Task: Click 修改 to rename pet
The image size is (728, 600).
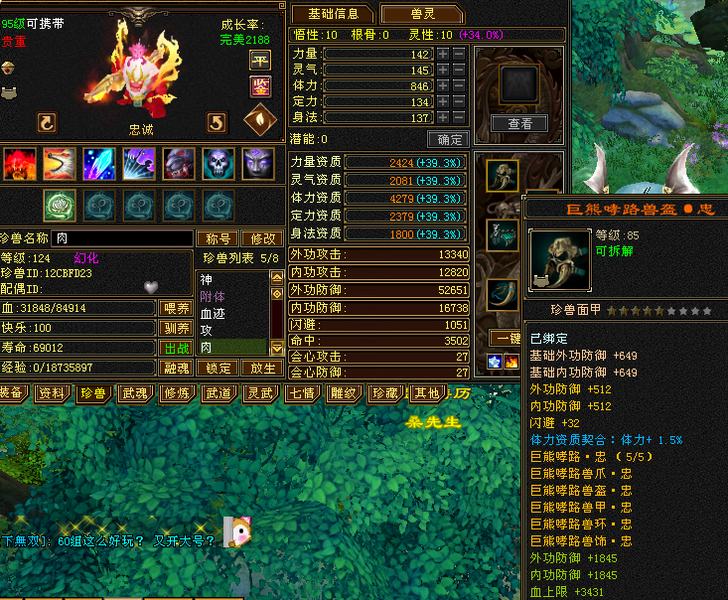Action: coord(263,239)
